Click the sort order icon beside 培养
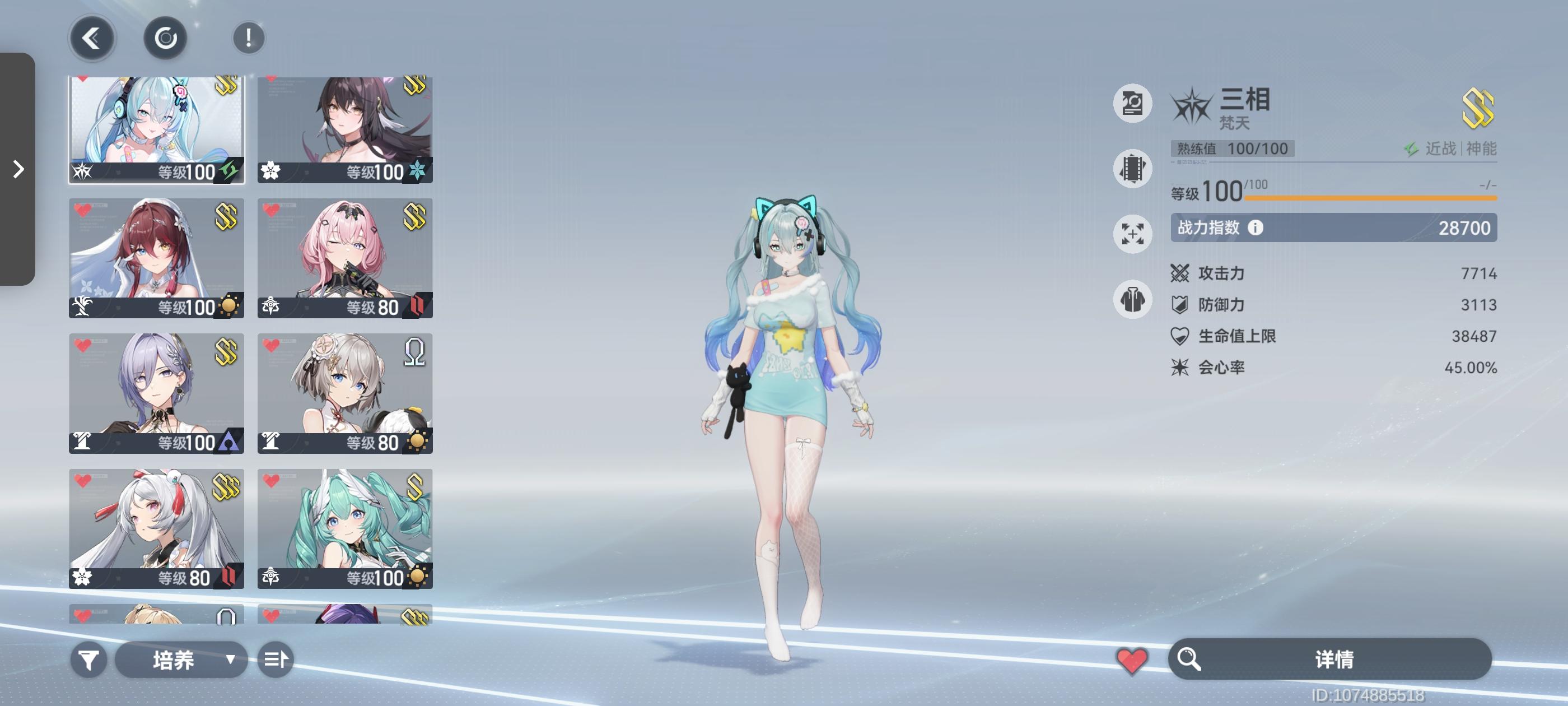 [275, 659]
